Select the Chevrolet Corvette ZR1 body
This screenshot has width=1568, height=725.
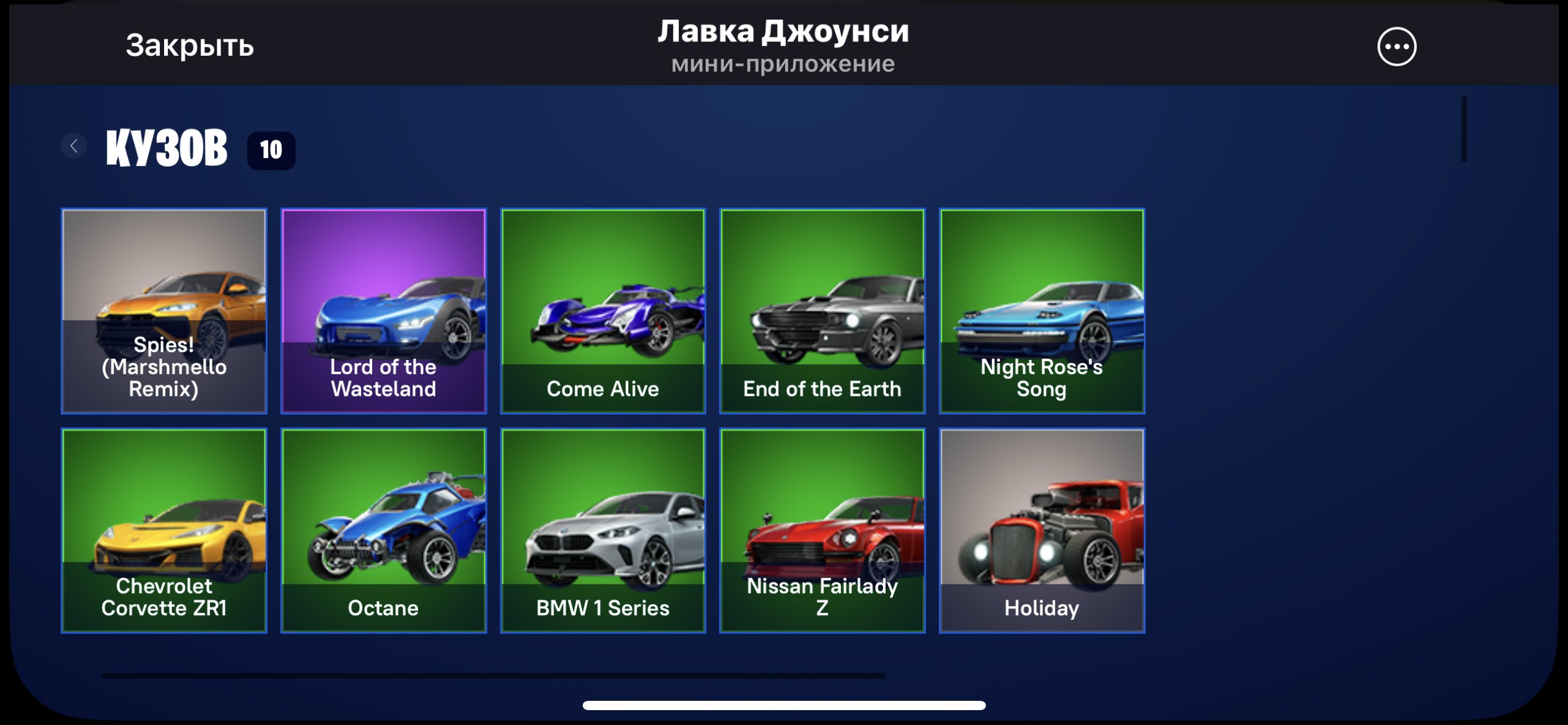pos(163,530)
